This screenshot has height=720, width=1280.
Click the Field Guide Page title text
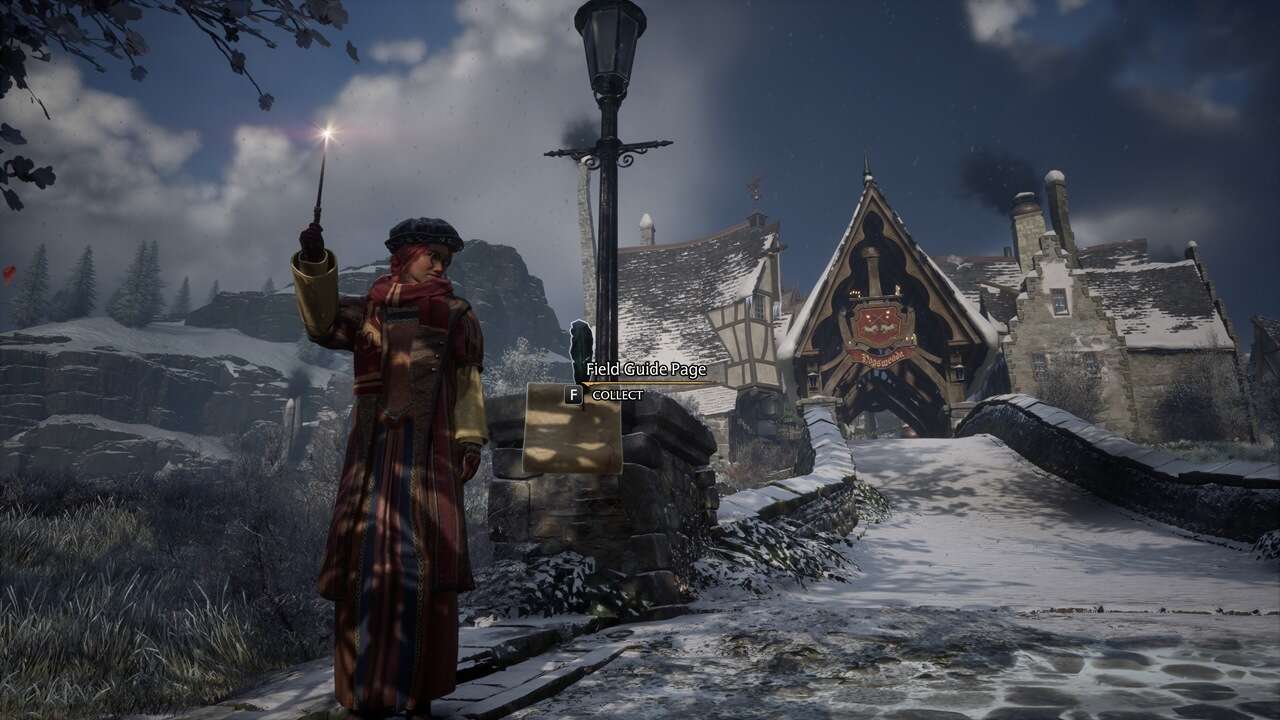647,370
